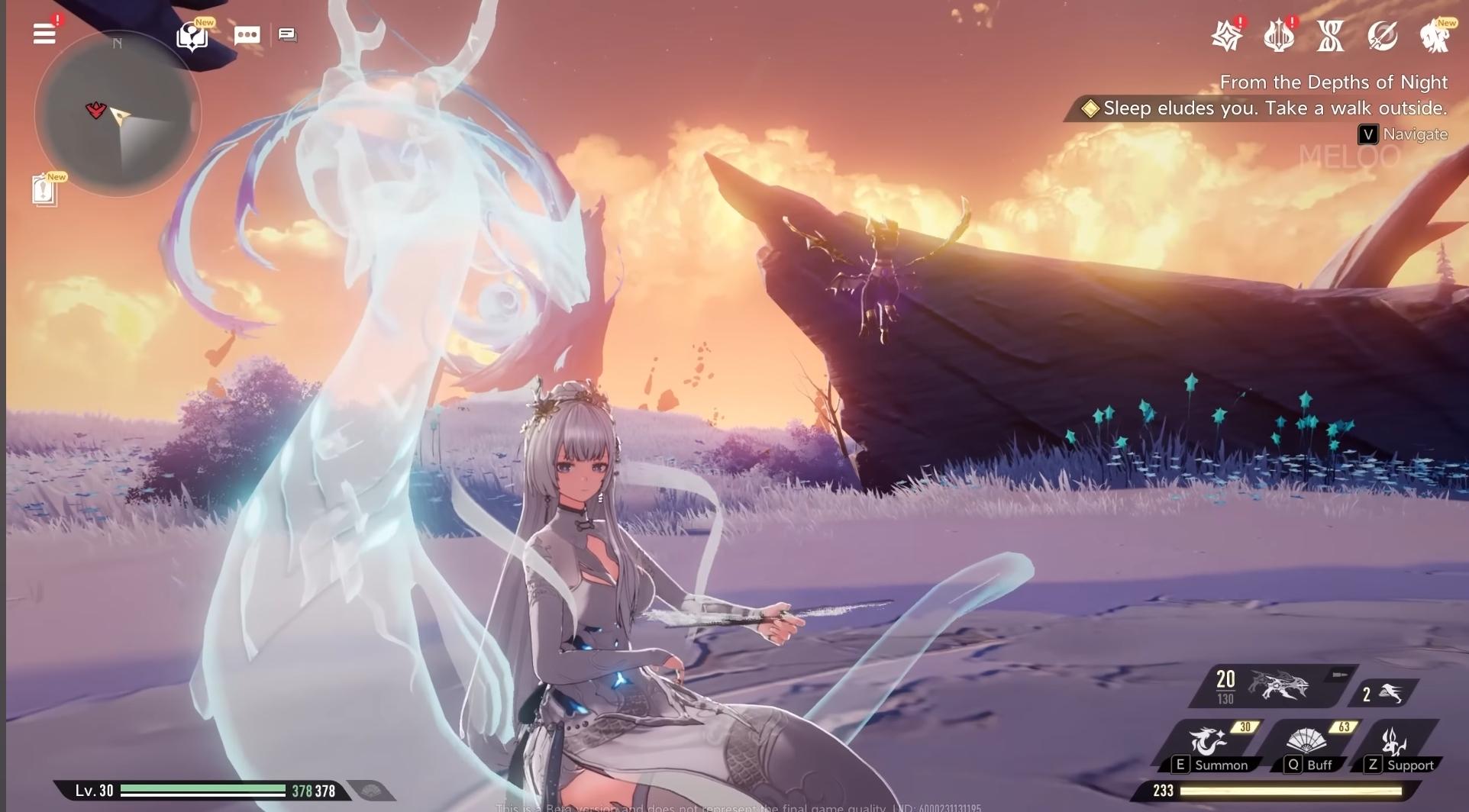Open the chat speech bubble icon

pos(247,35)
